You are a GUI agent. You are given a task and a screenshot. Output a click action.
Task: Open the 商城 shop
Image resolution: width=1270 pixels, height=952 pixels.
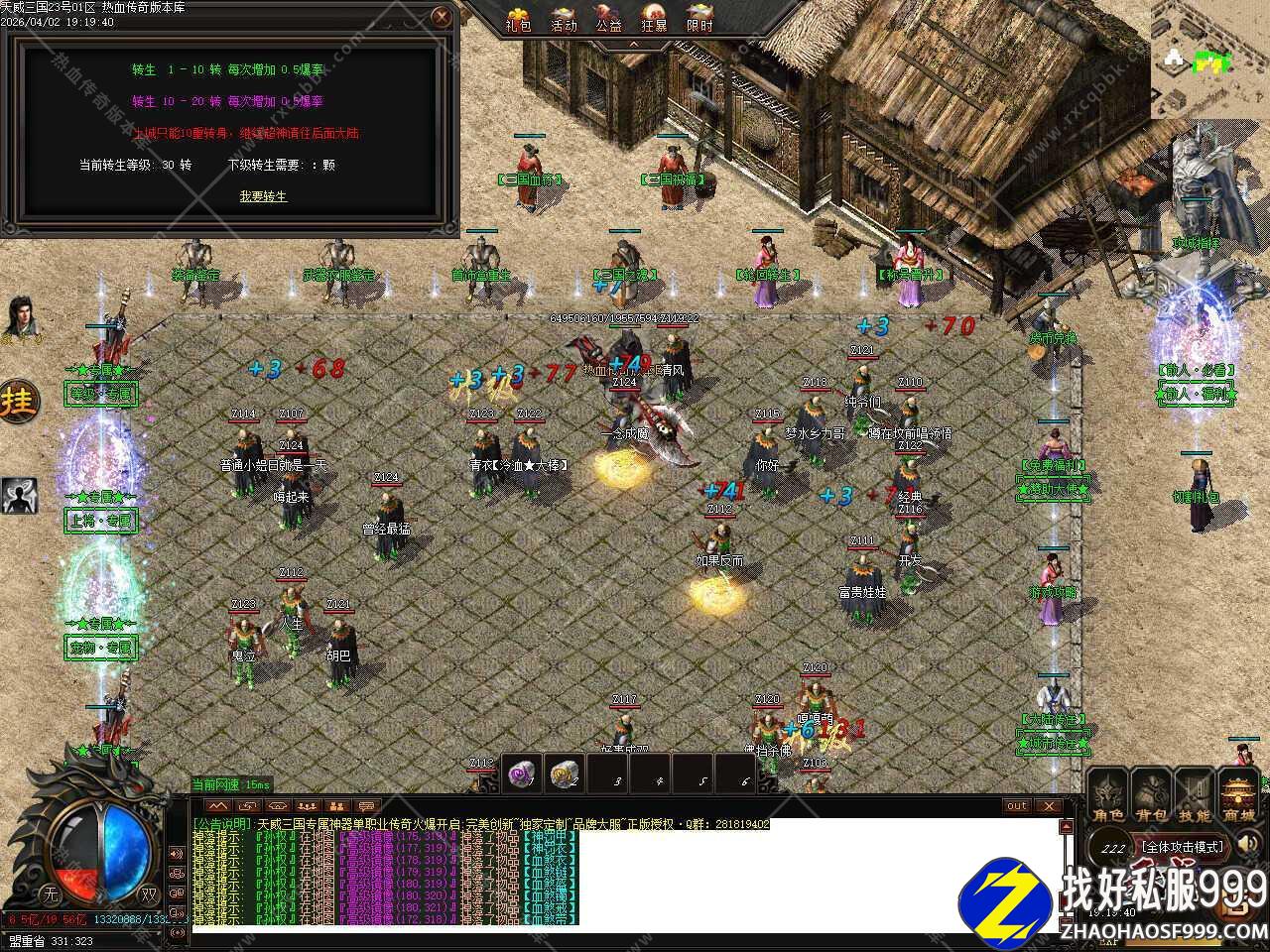coord(1238,797)
